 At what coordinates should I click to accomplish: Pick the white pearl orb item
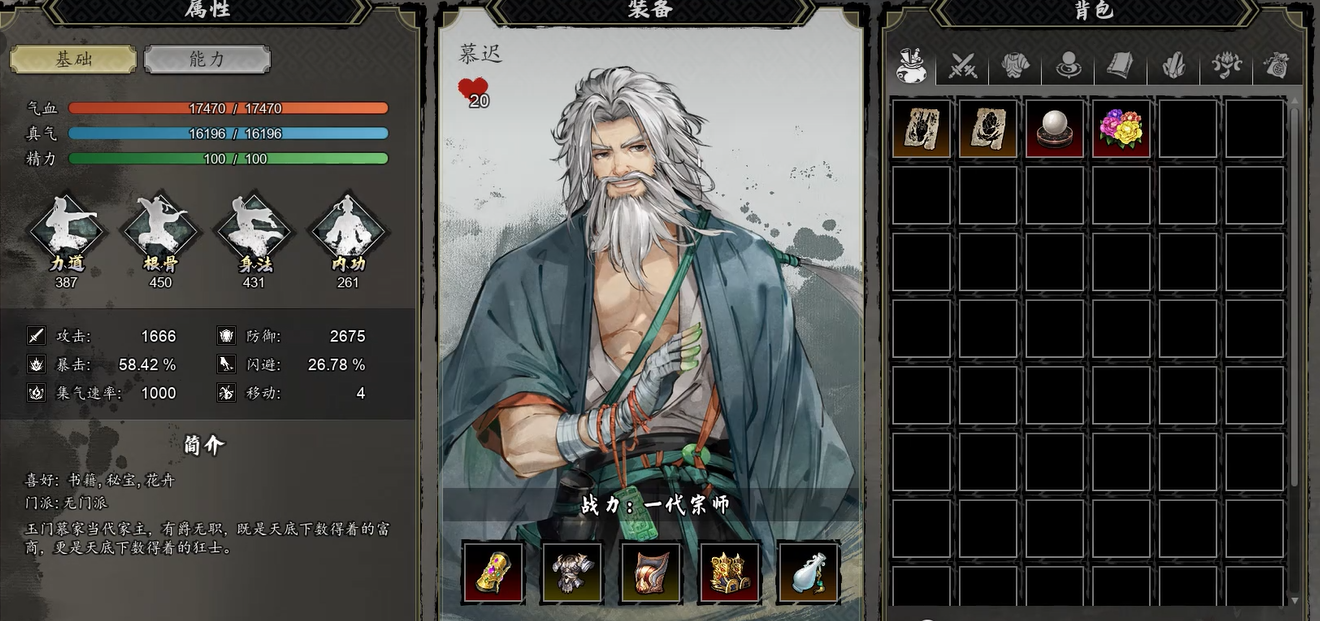(1055, 128)
